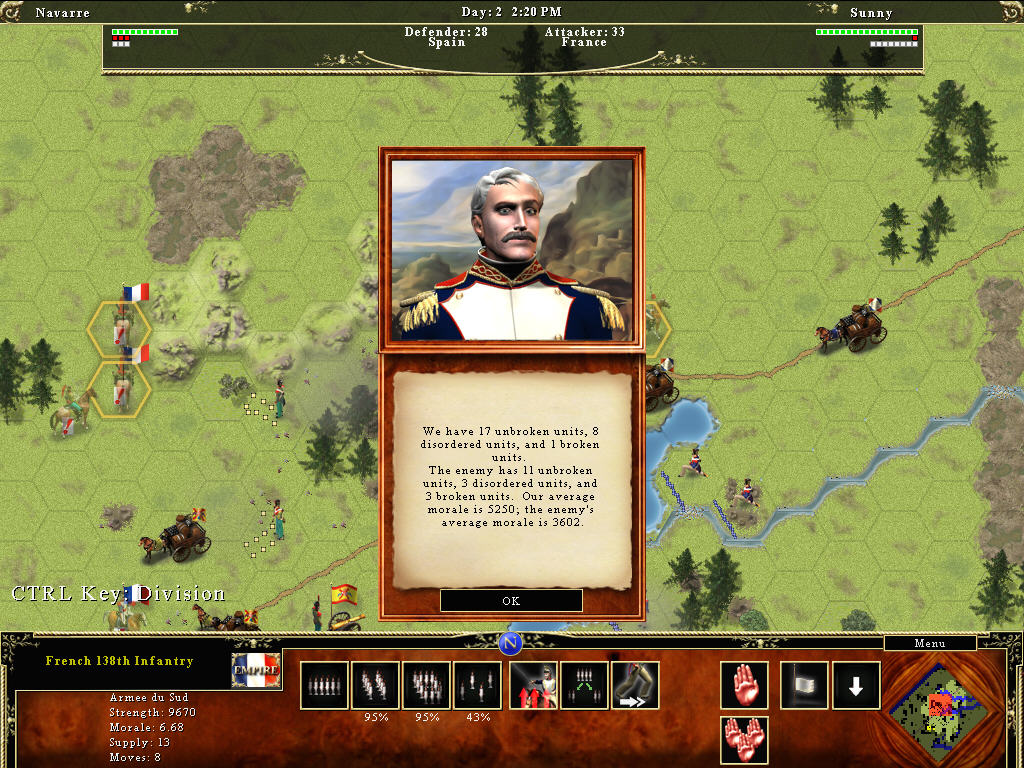Select the marching legs move icon
The height and width of the screenshot is (768, 1024).
point(635,685)
